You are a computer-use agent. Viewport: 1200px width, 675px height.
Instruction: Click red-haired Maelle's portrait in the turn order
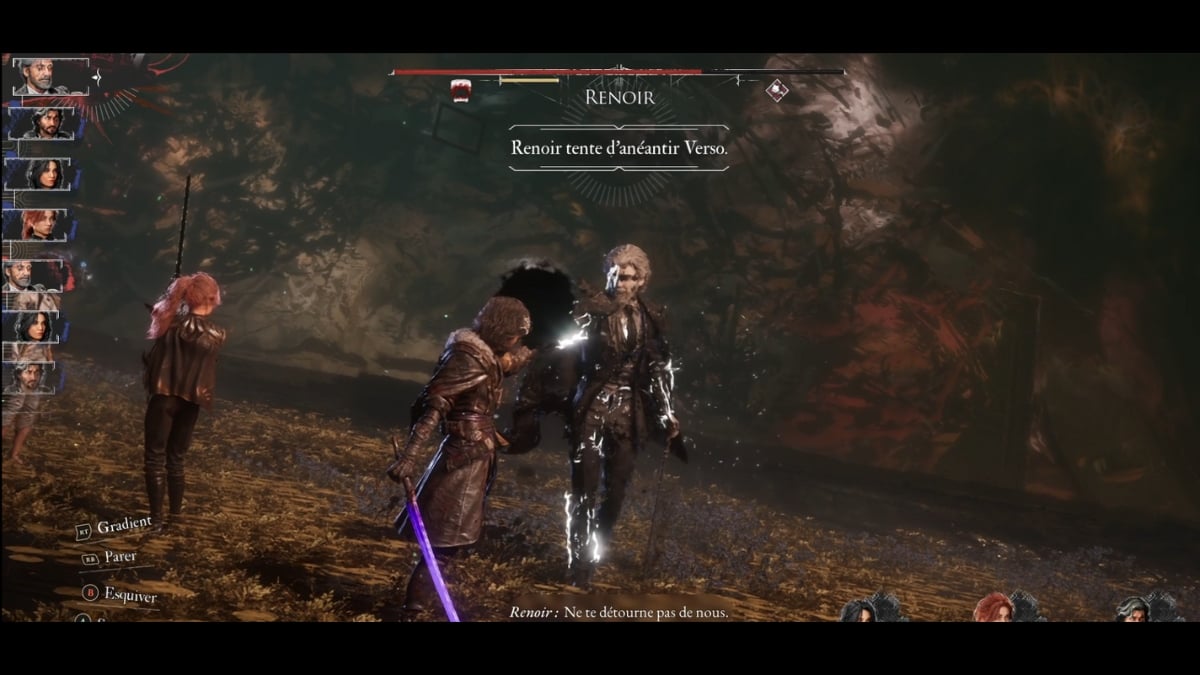(x=42, y=224)
